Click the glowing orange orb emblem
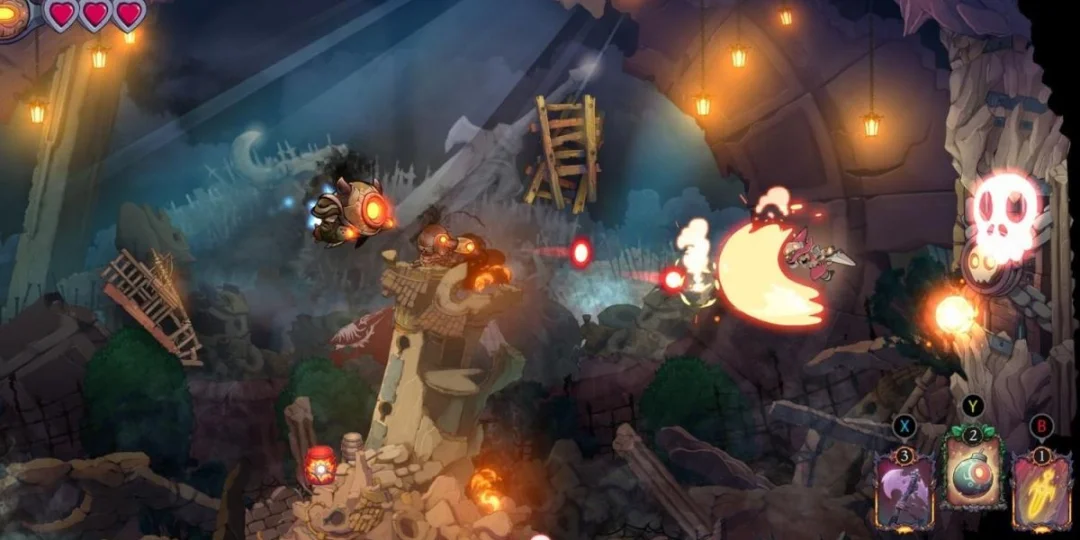Image resolution: width=1080 pixels, height=540 pixels. coord(12,15)
